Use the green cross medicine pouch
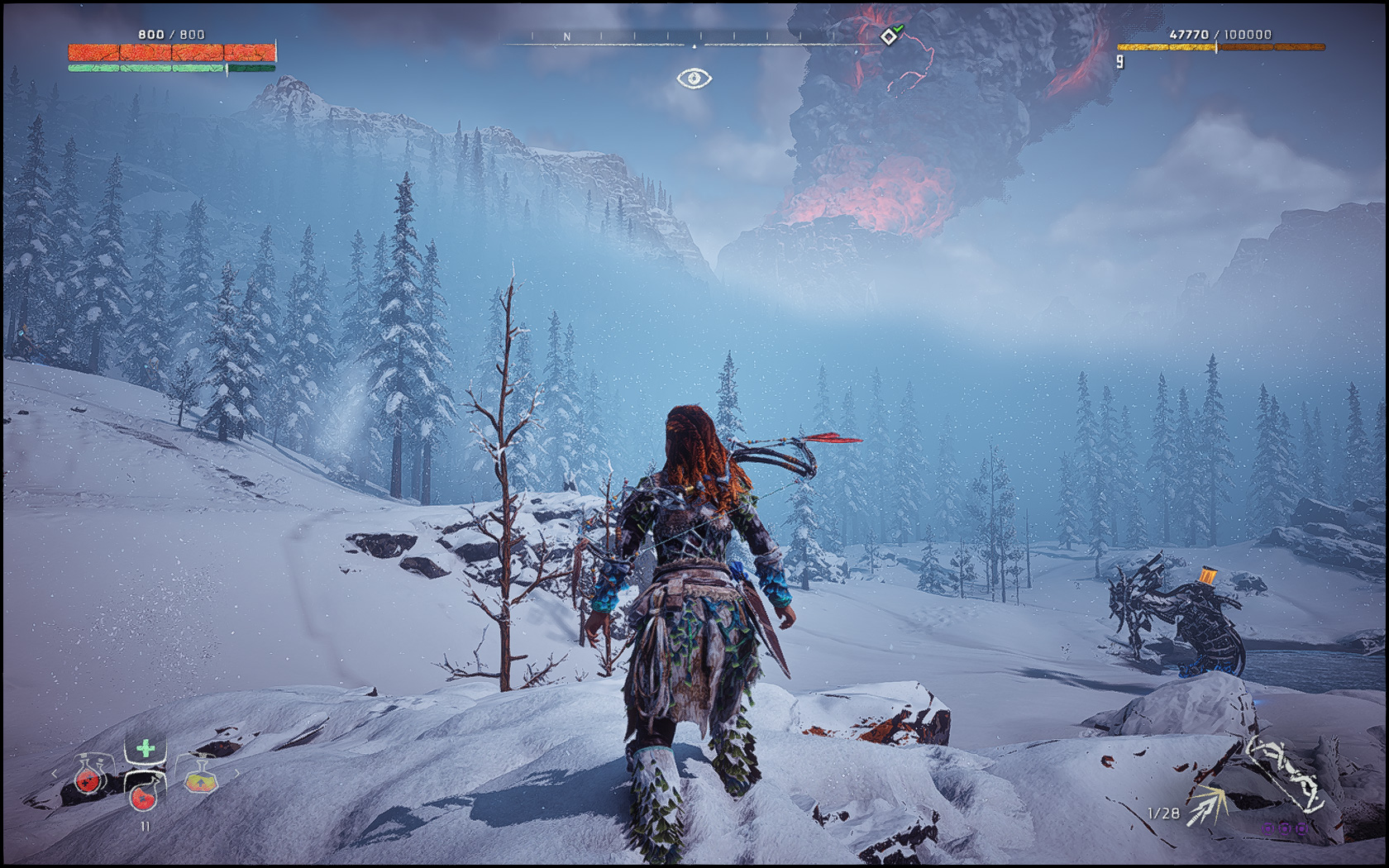Screen dimensions: 1389x868 coord(146,749)
